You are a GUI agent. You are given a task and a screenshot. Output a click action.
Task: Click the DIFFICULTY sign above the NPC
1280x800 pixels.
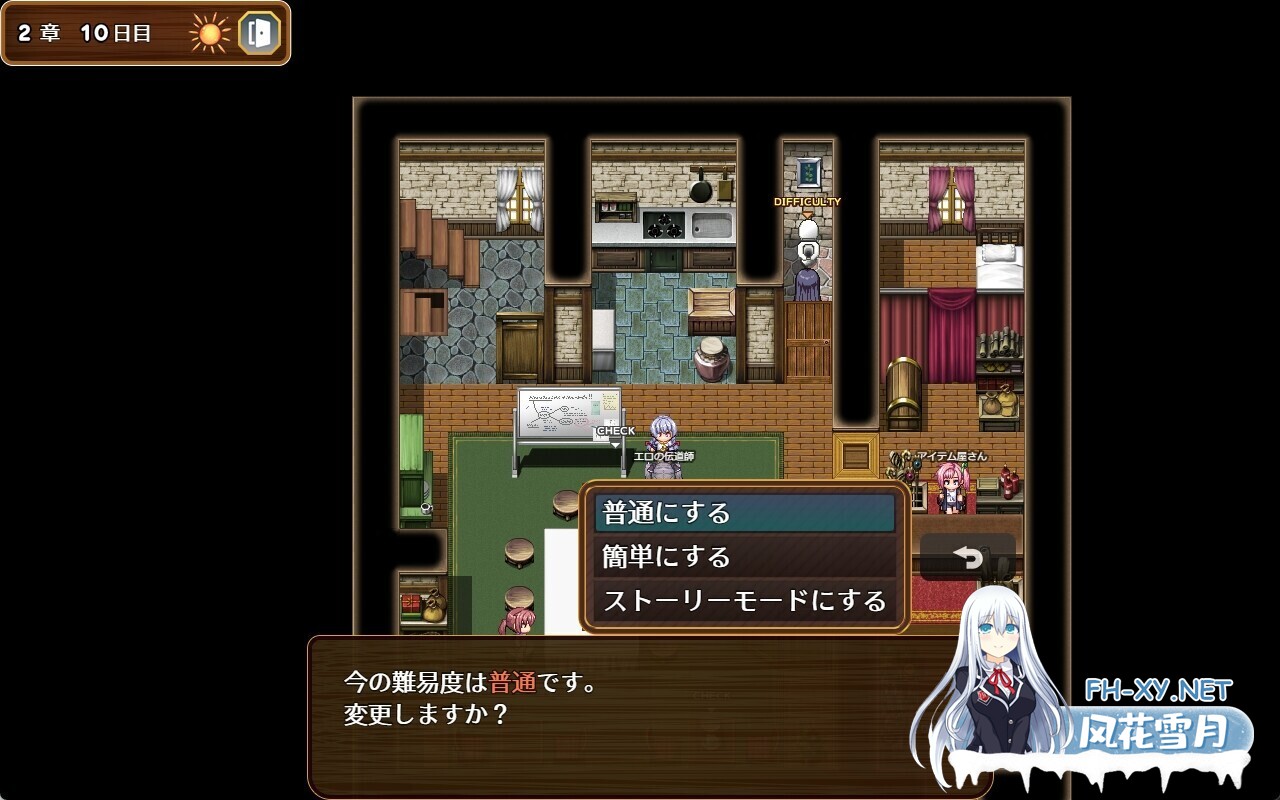(808, 200)
